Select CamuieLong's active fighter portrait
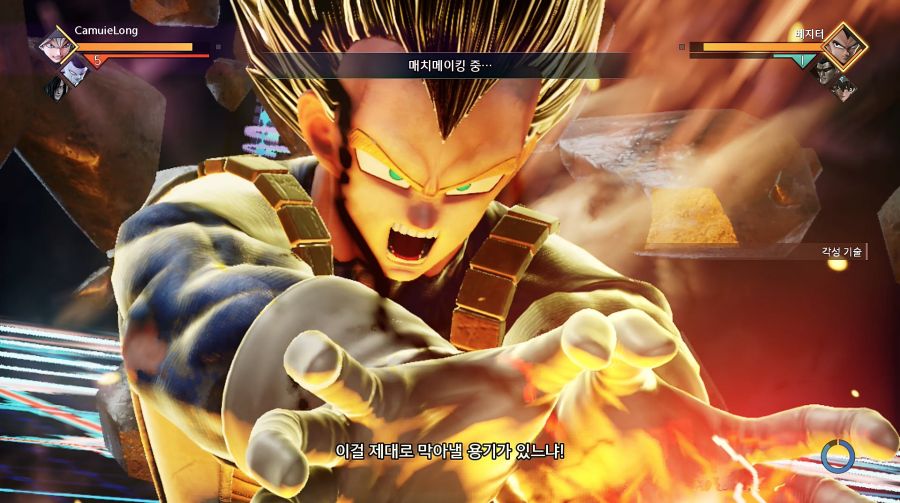The image size is (900, 503). pyautogui.click(x=56, y=48)
